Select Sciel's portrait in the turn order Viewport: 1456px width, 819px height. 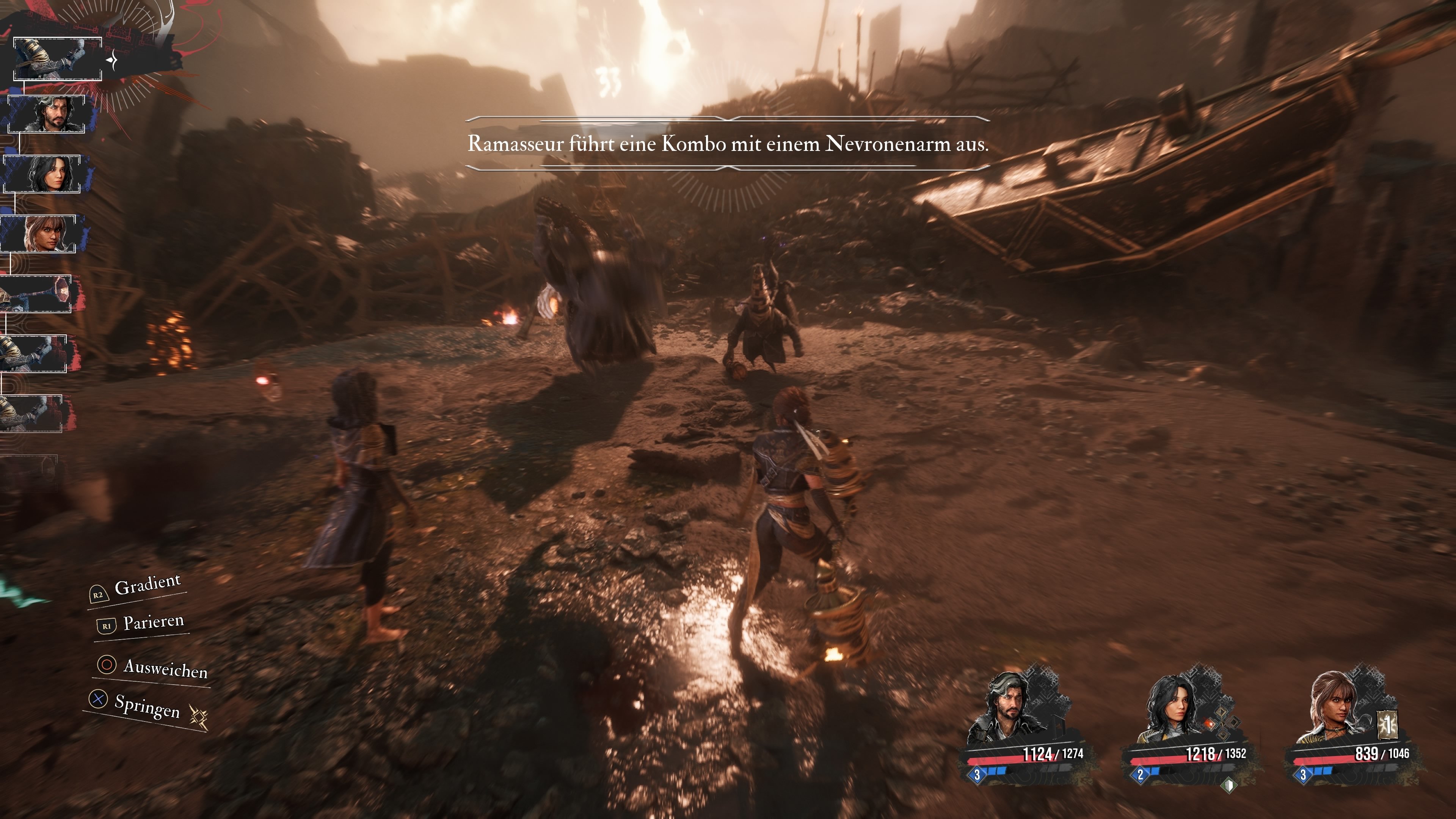point(38,234)
